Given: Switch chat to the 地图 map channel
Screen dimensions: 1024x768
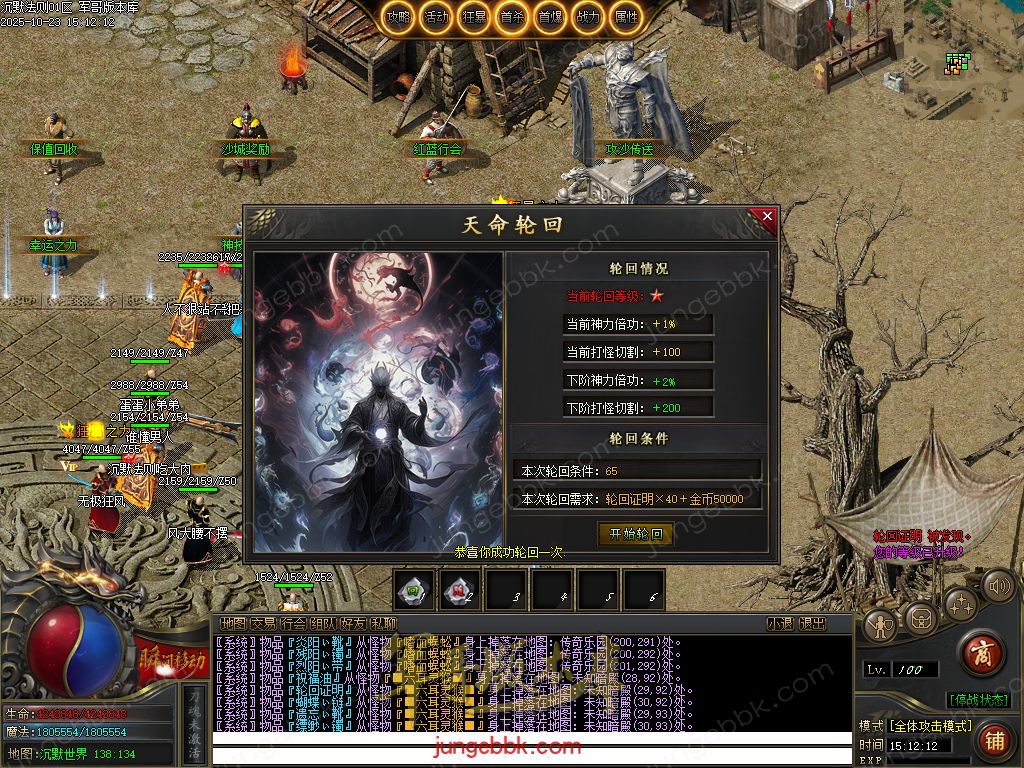Looking at the screenshot, I should click(x=232, y=624).
